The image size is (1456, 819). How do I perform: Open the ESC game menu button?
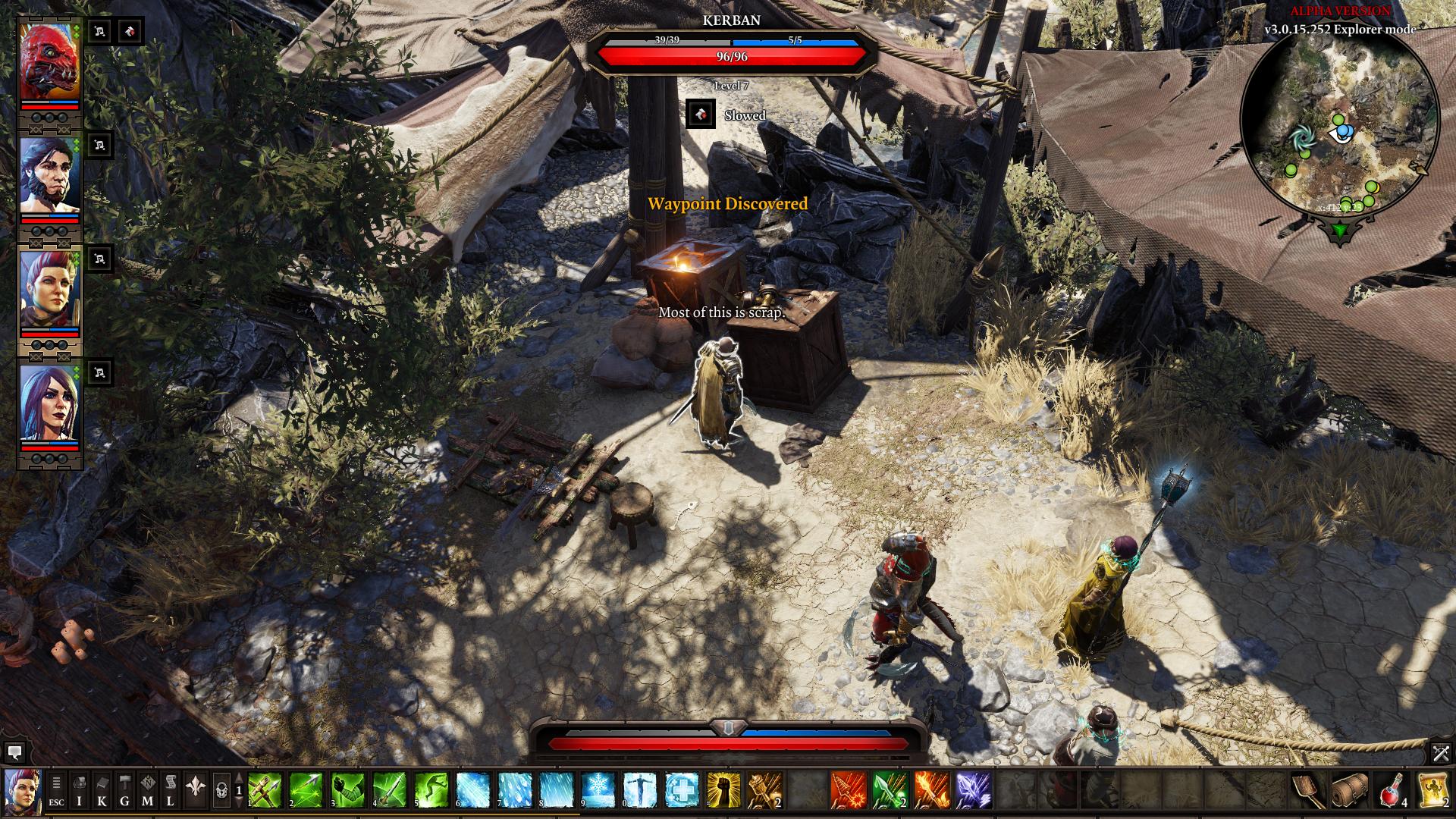point(56,791)
